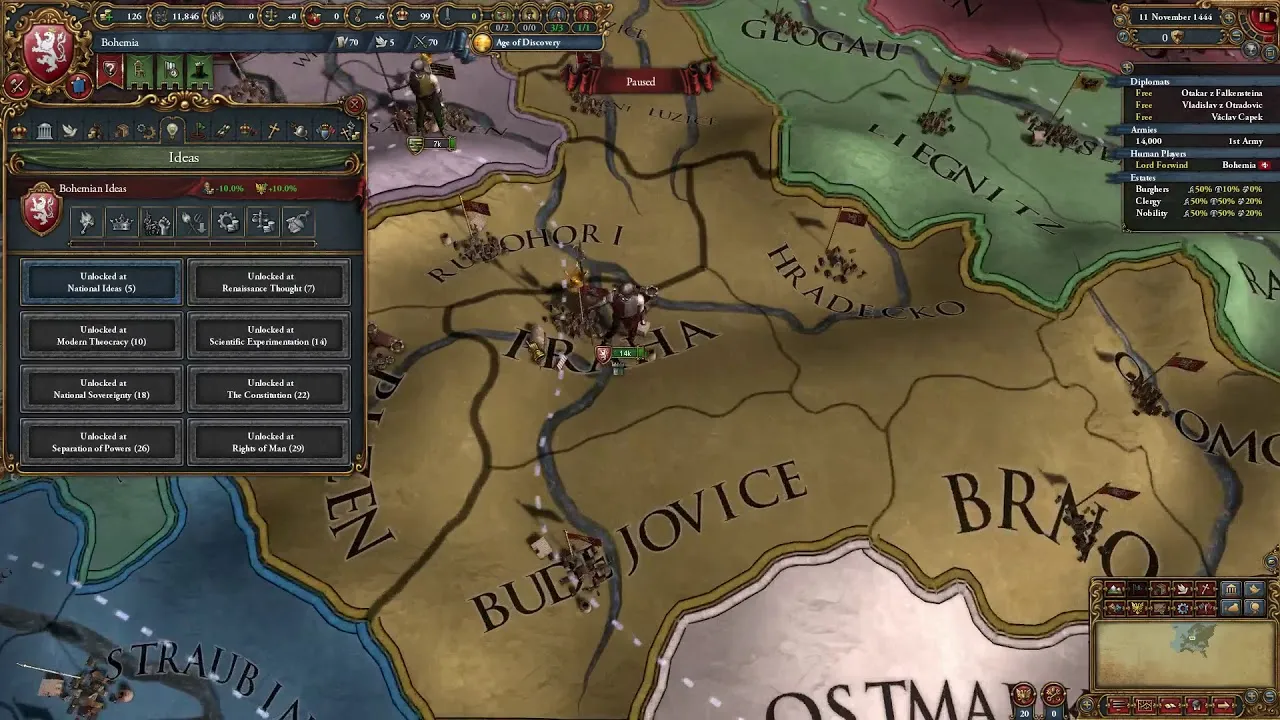
Task: Select the religious mapmode dove icon
Action: point(1183,589)
